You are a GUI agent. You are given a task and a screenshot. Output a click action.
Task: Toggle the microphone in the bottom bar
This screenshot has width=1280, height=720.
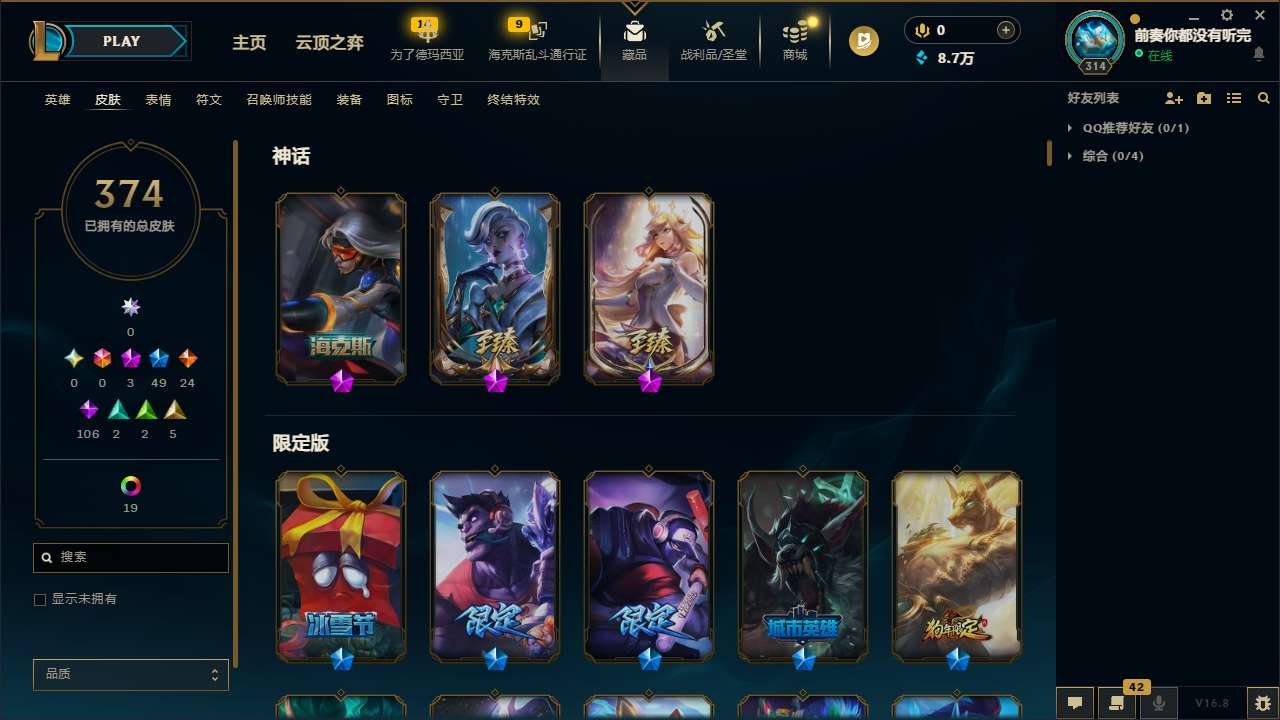(x=1159, y=703)
